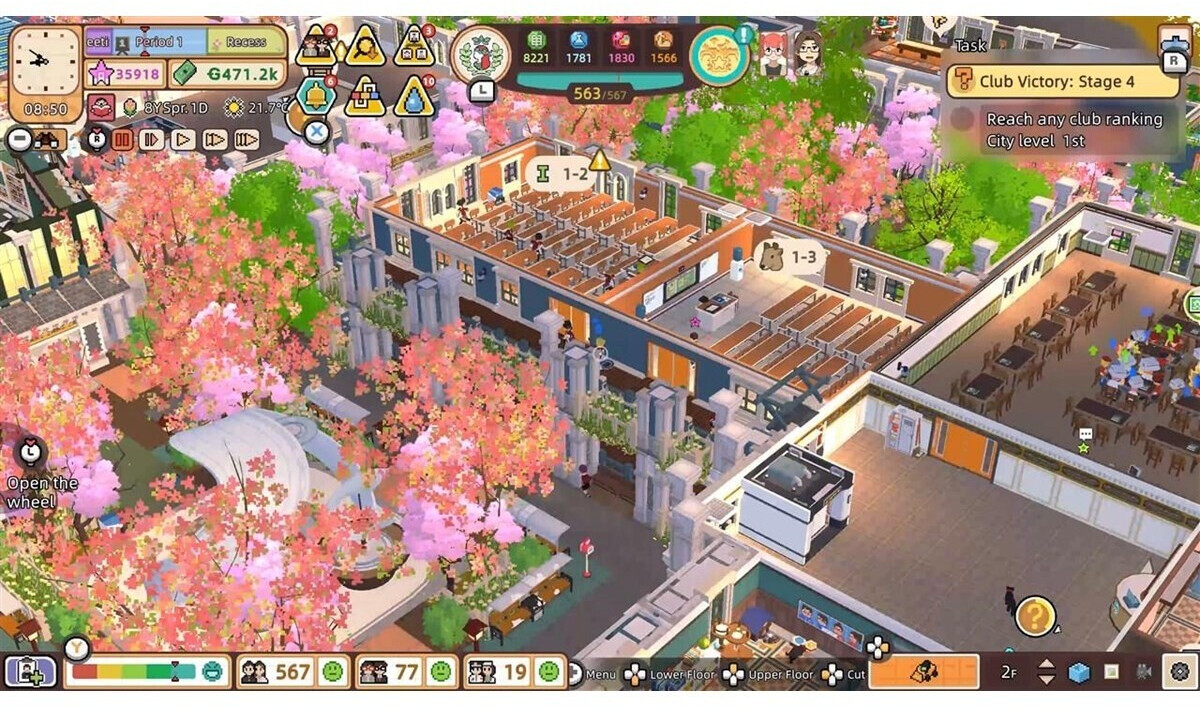Image resolution: width=1200 pixels, height=707 pixels.
Task: Click the classroom 1-3 room label
Action: [x=790, y=257]
